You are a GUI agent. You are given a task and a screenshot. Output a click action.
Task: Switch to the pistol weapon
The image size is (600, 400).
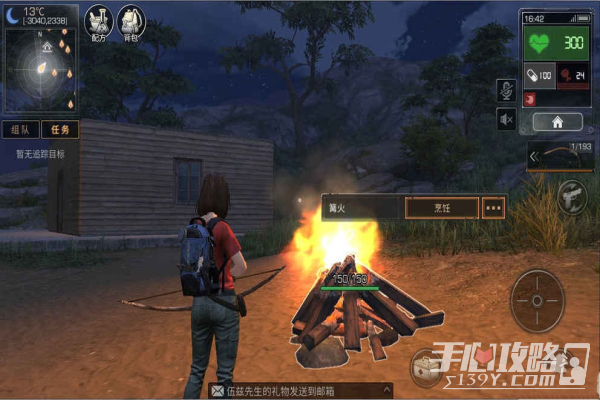point(574,194)
